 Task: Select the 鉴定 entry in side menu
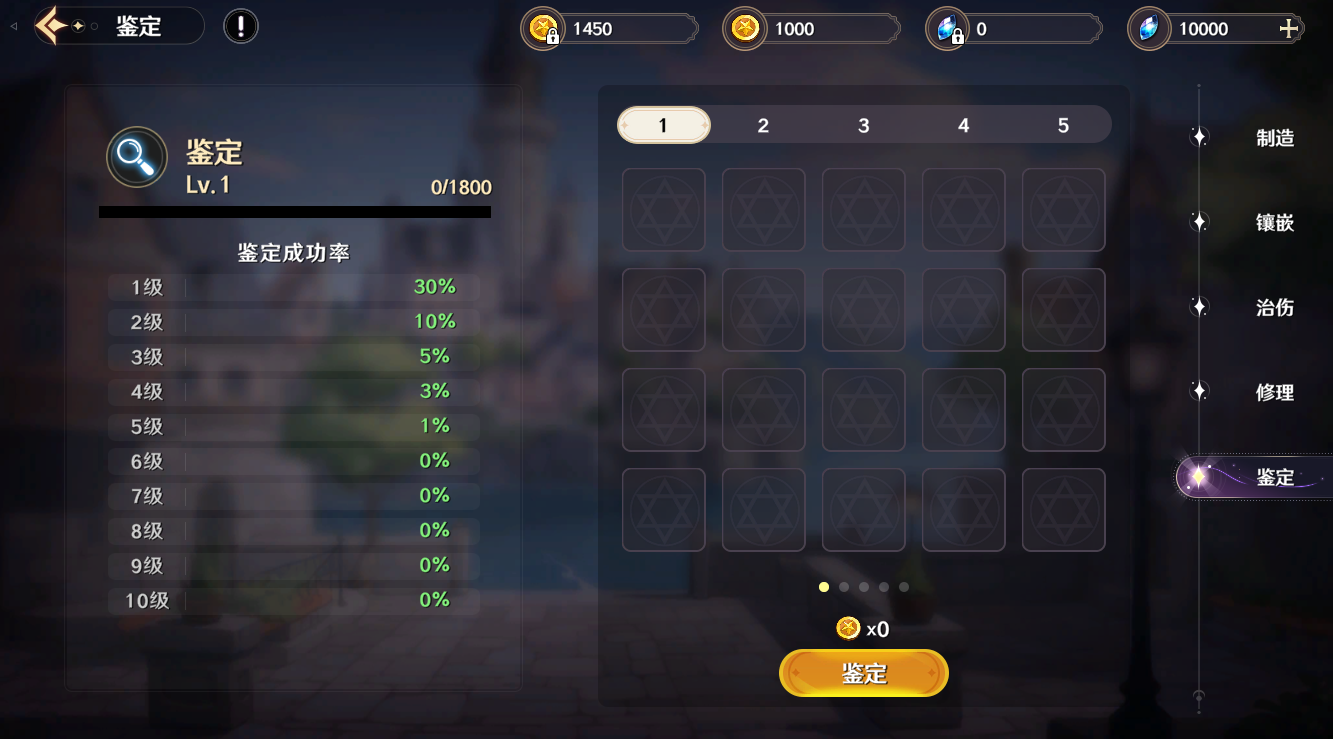pos(1274,477)
